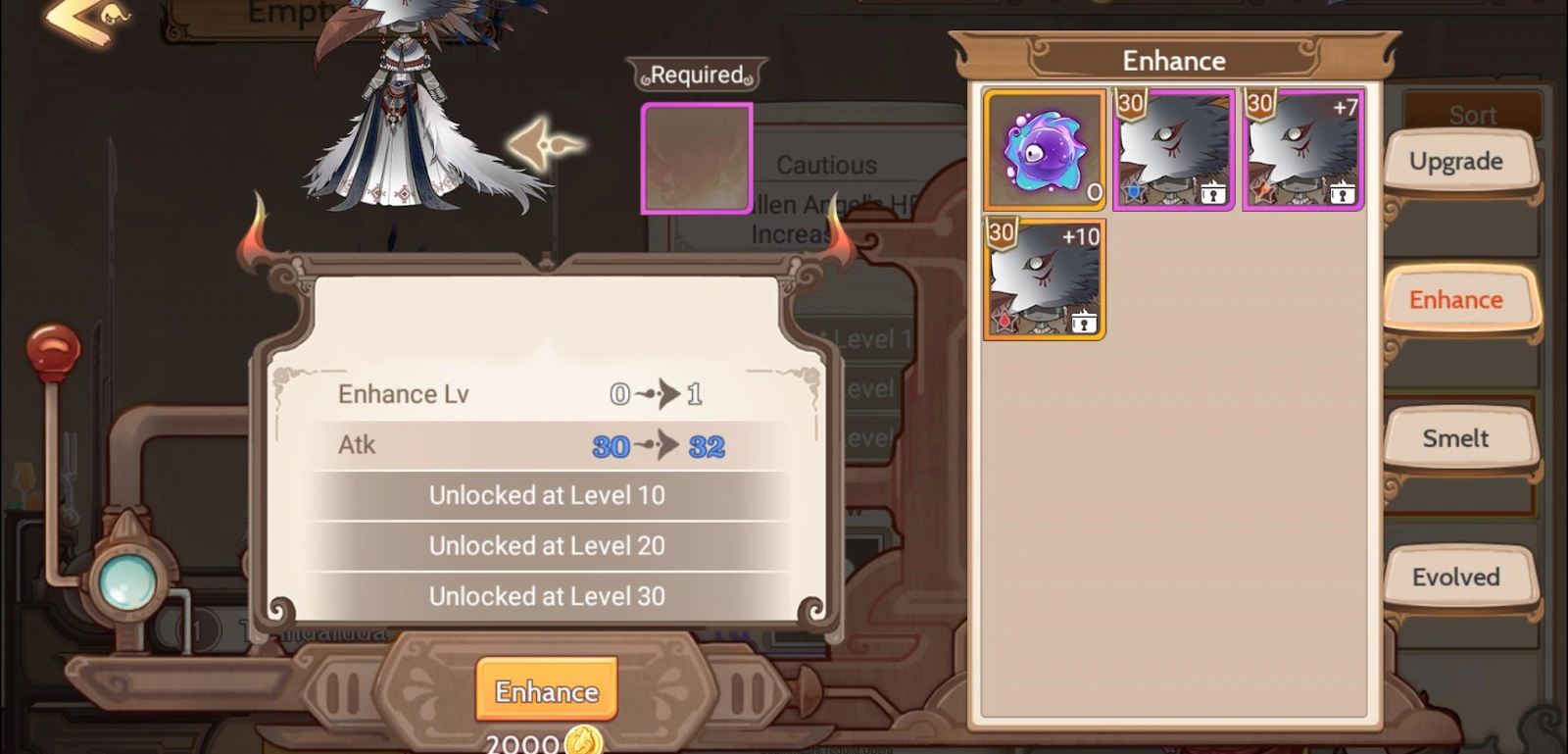Toggle the lock on the +10 pet card
Screen dimensions: 1568x754
pos(1085,325)
